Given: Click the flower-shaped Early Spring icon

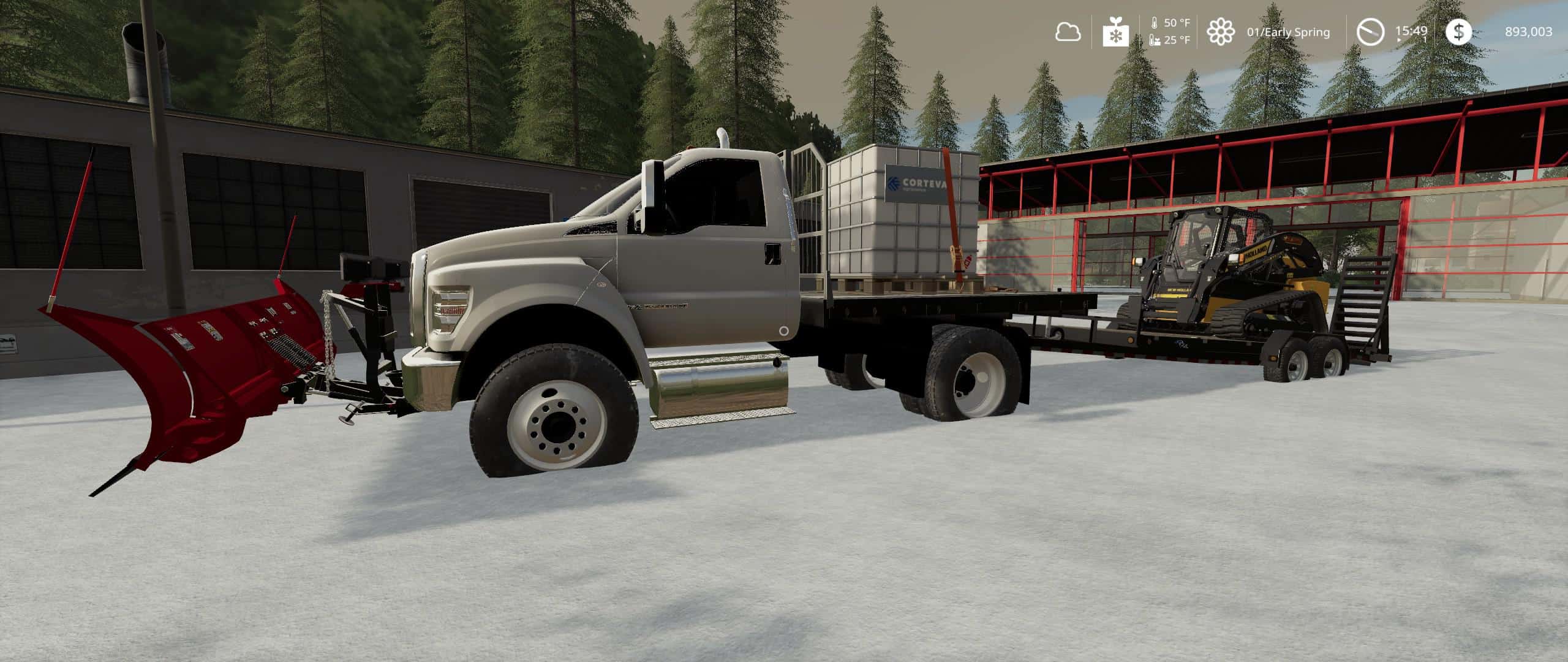Looking at the screenshot, I should [1220, 32].
